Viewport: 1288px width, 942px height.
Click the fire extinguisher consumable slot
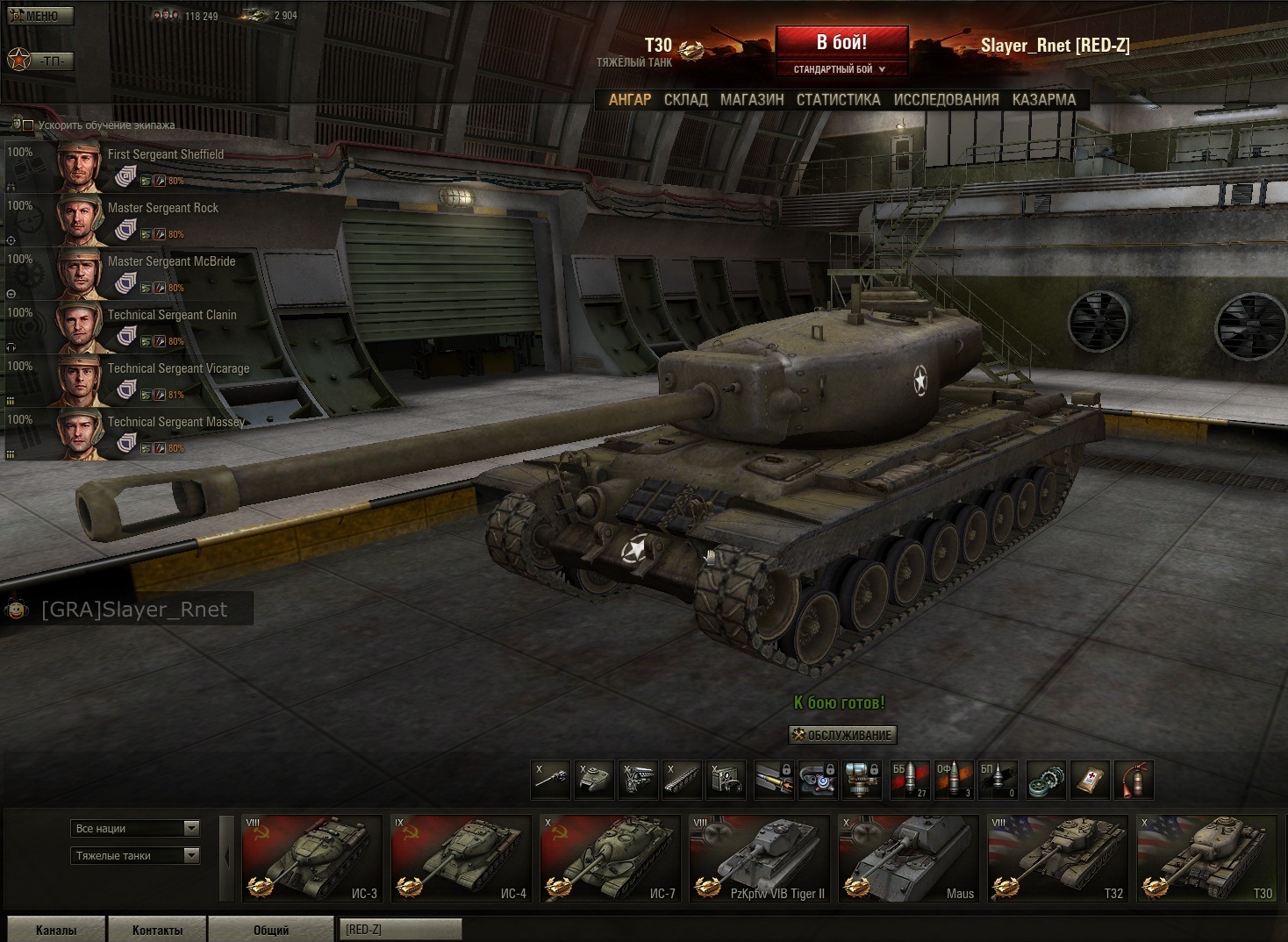[x=1134, y=780]
